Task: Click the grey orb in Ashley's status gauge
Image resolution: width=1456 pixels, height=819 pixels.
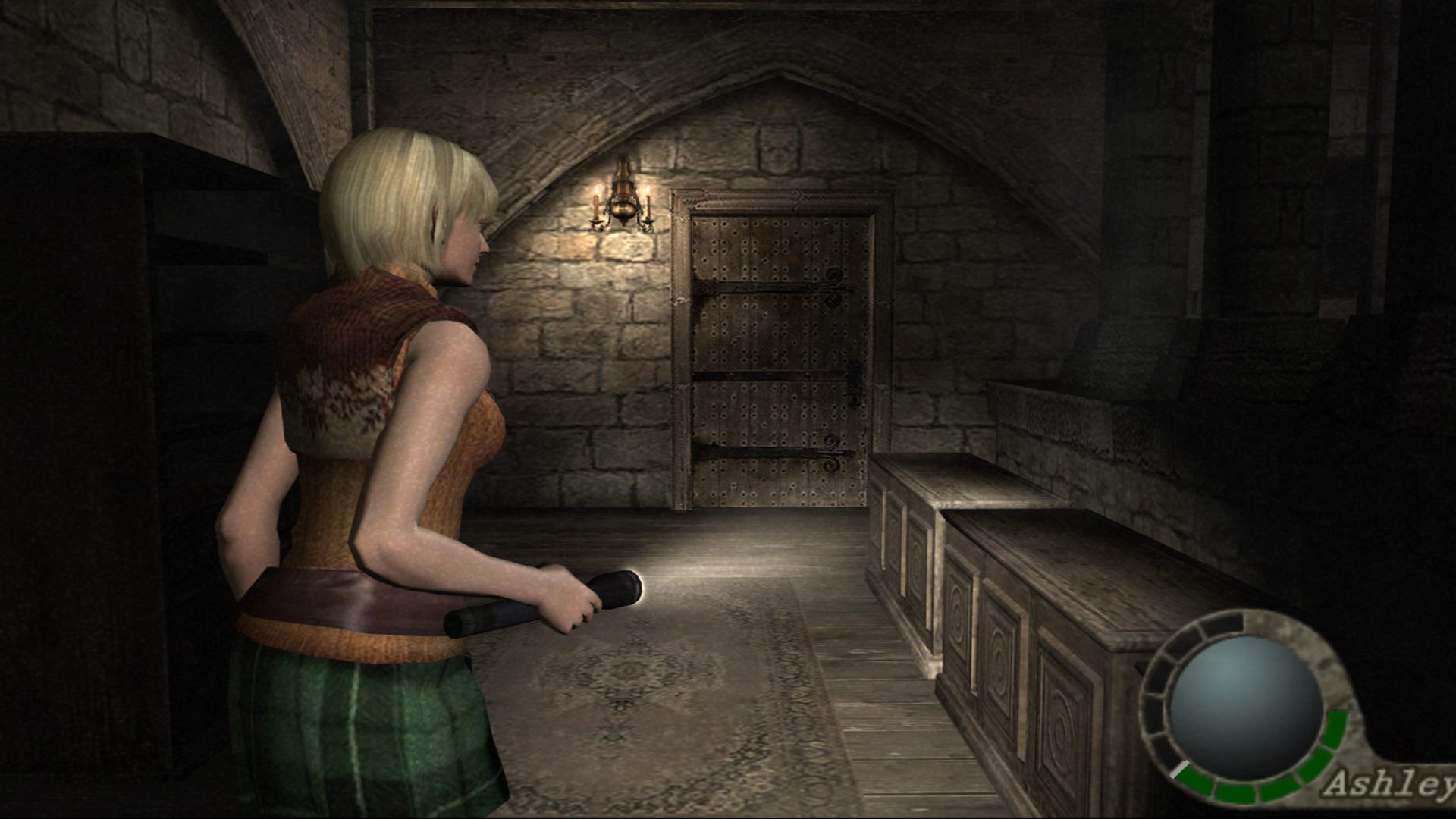Action: [1246, 708]
